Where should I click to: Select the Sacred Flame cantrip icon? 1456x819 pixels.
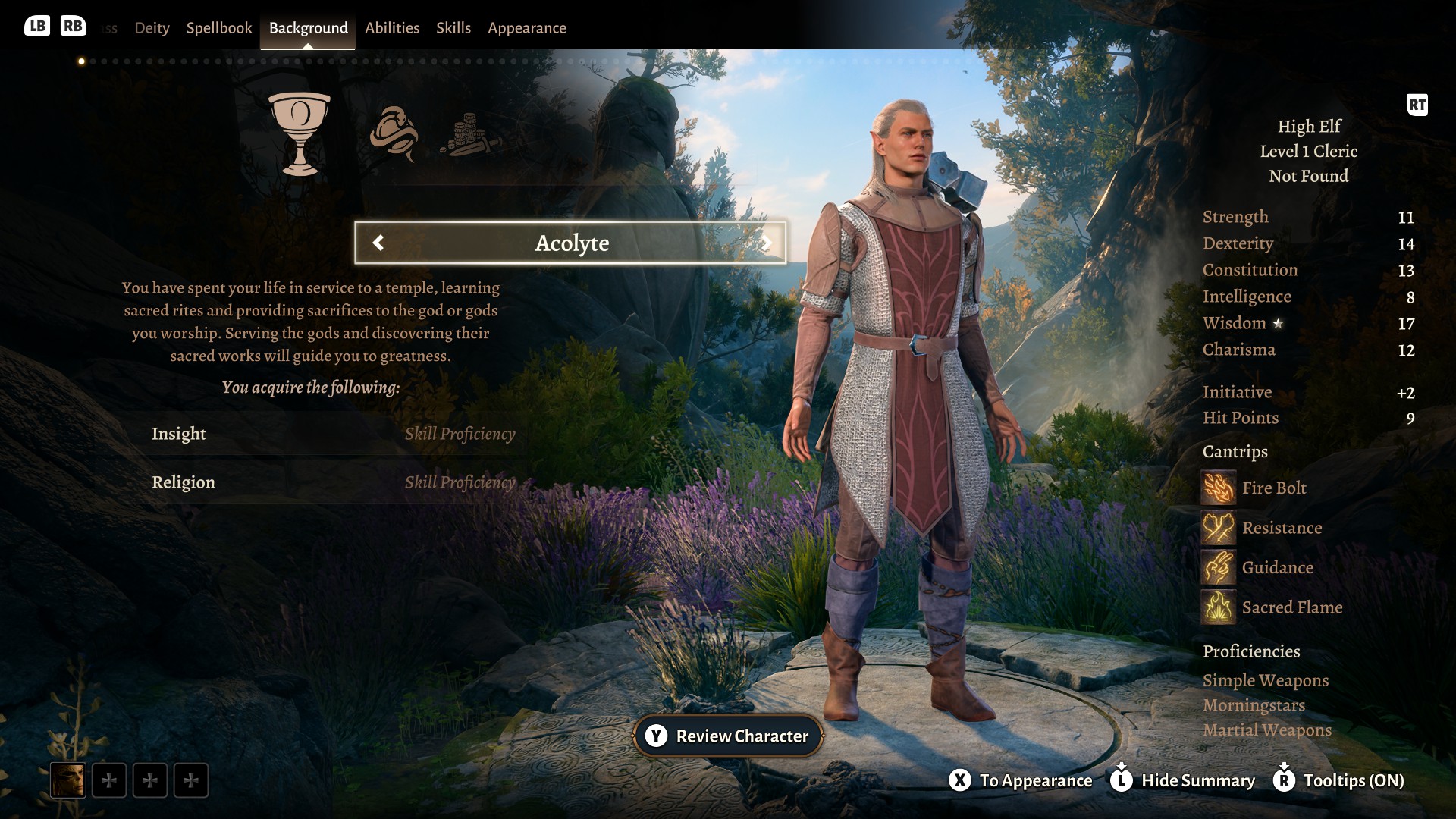[x=1218, y=607]
